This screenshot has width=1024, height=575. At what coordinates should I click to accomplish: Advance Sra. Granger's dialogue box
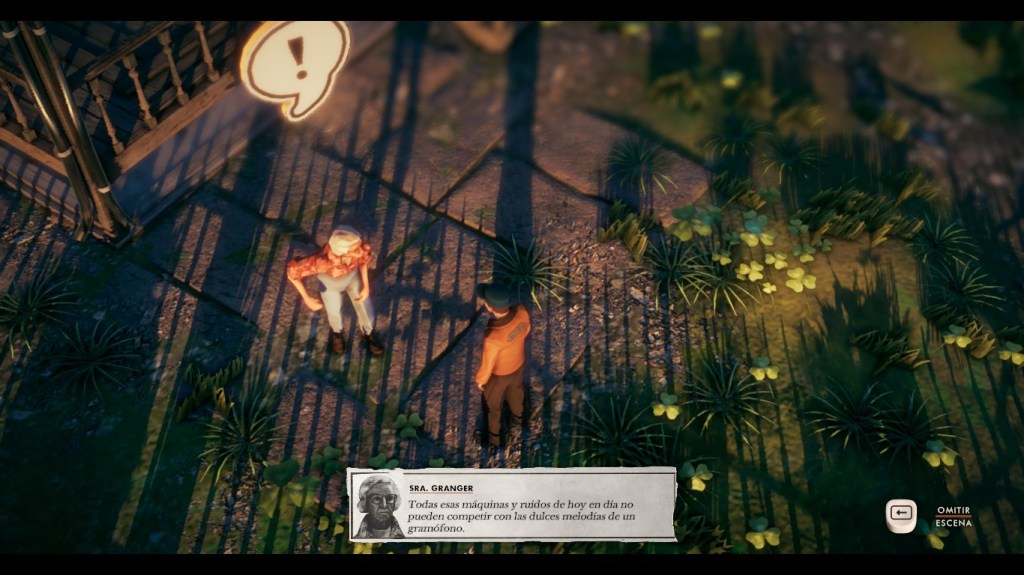click(x=512, y=505)
